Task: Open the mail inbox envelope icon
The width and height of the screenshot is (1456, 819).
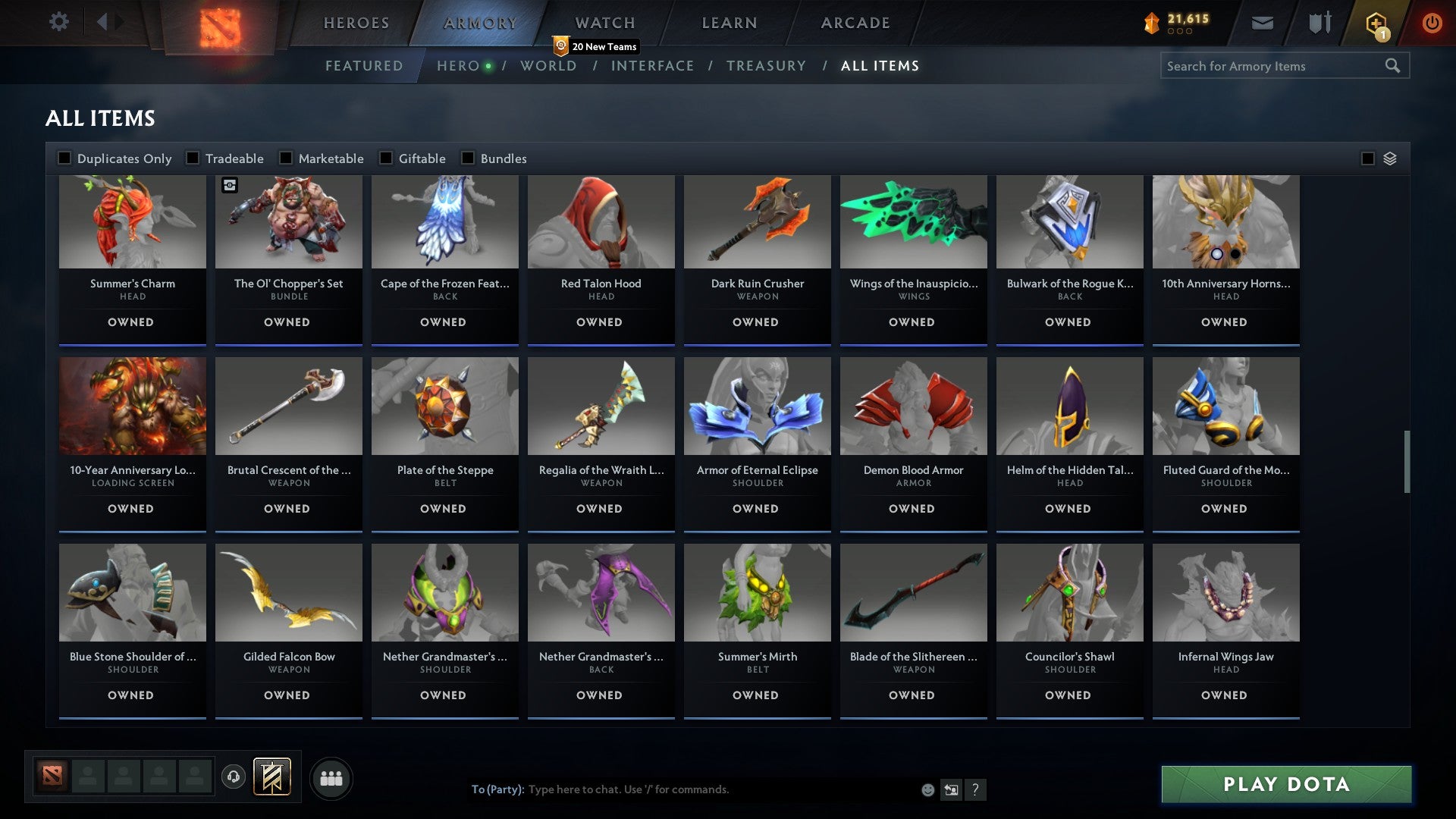Action: [1263, 23]
